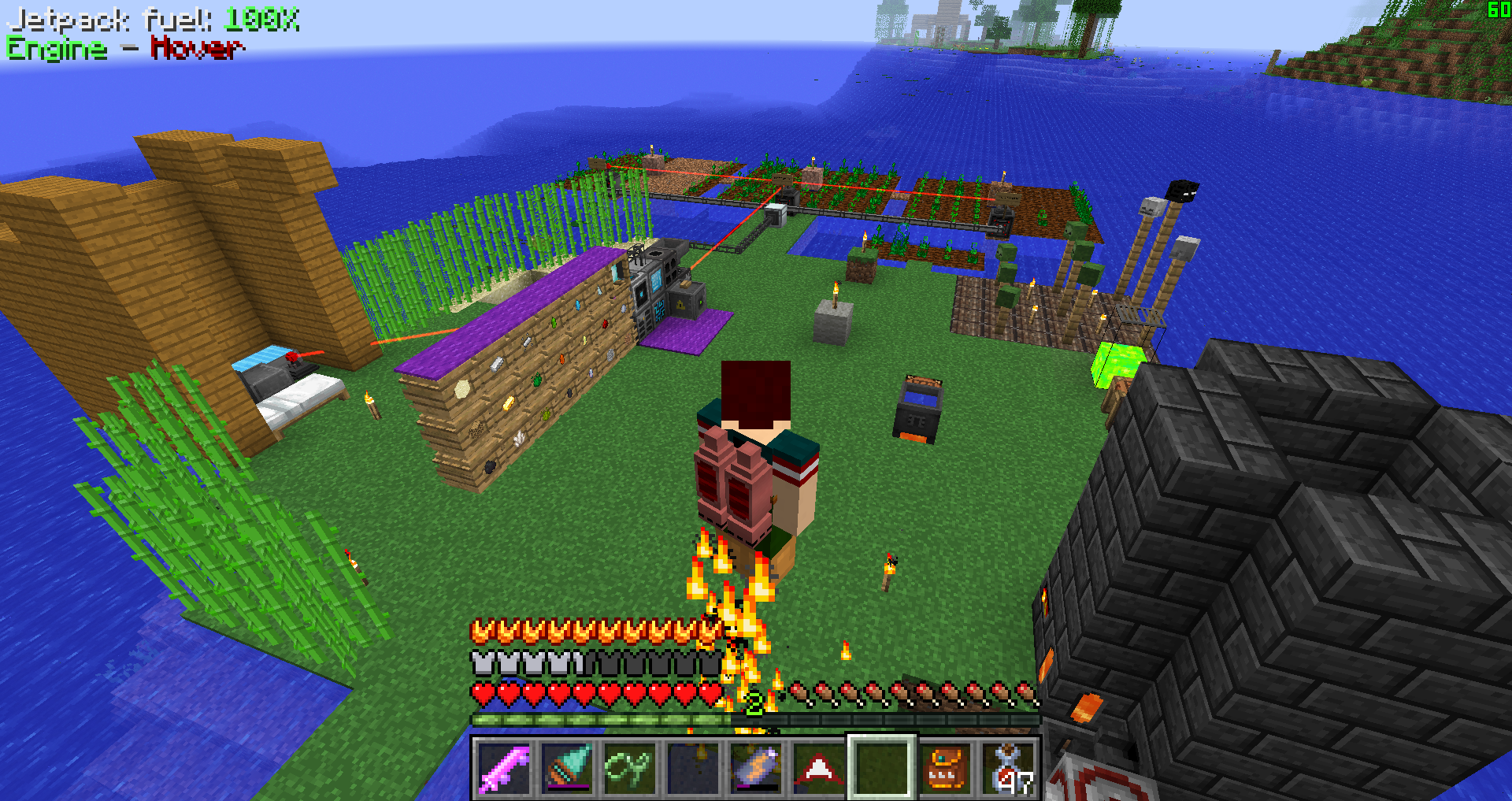1512x801 pixels.
Task: Pick the red and white triangle slot
Action: pyautogui.click(x=819, y=768)
